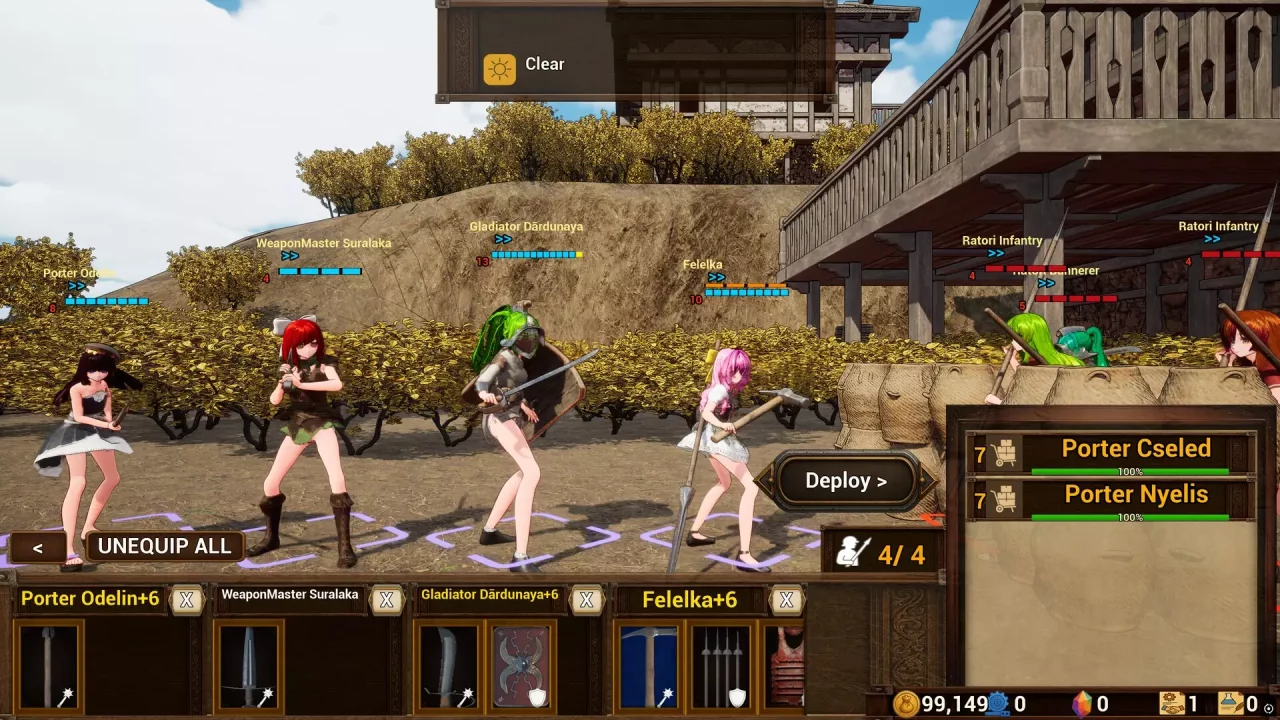Remove Felelka+6 using its X button
This screenshot has height=720, width=1280.
[786, 600]
